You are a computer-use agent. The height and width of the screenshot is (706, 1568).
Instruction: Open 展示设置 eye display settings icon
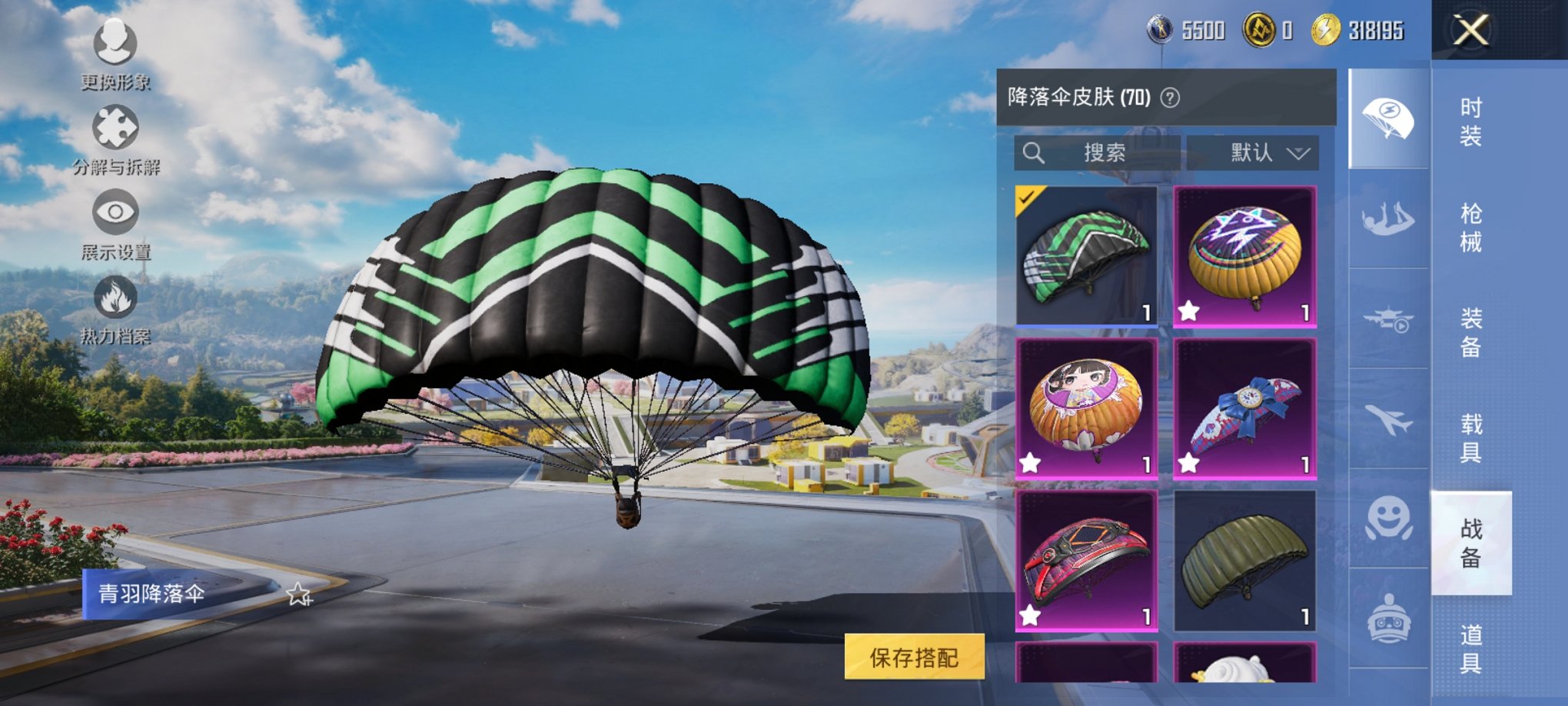[x=112, y=212]
